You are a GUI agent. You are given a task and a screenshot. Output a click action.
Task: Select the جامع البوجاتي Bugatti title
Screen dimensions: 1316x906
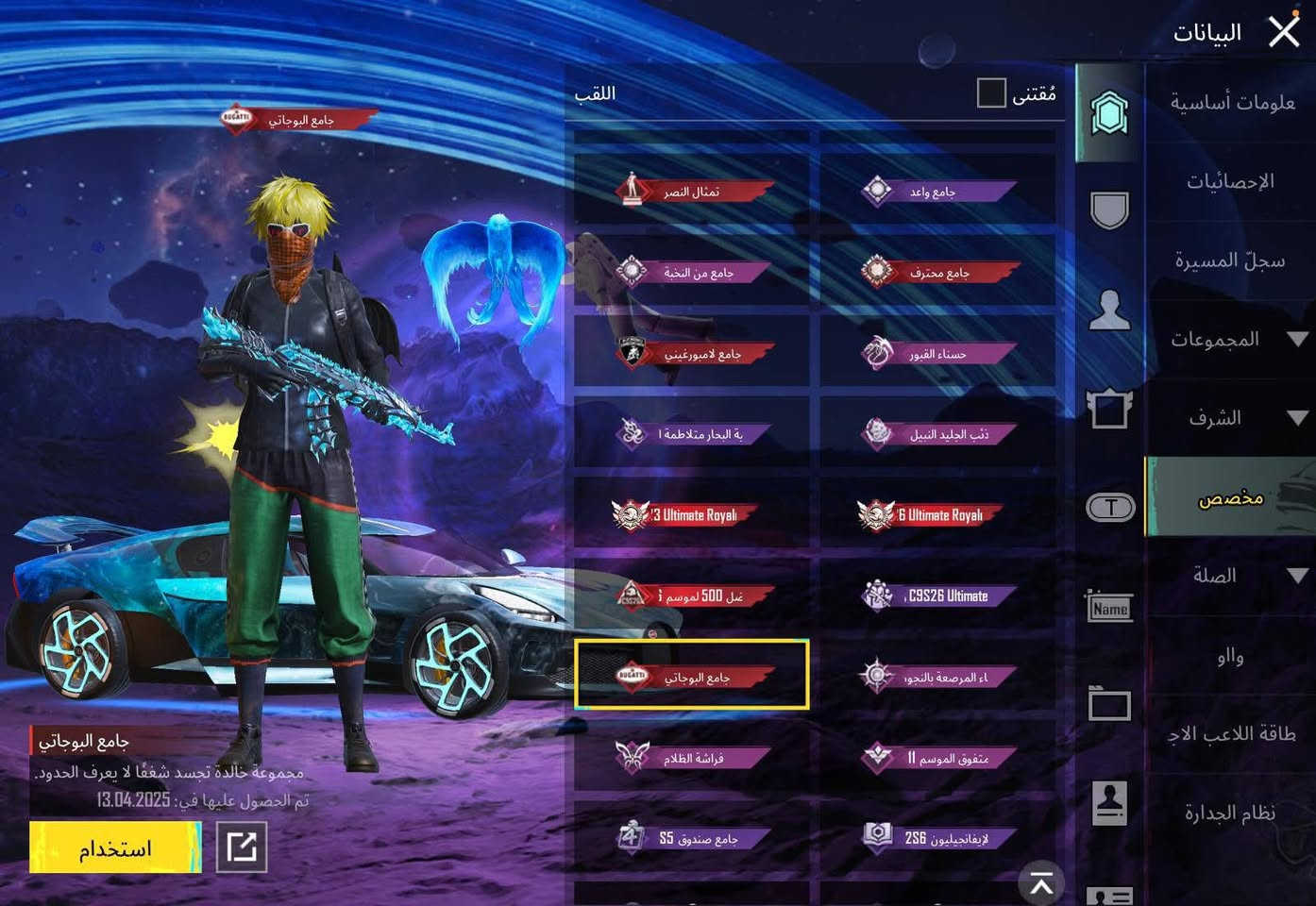click(x=692, y=677)
